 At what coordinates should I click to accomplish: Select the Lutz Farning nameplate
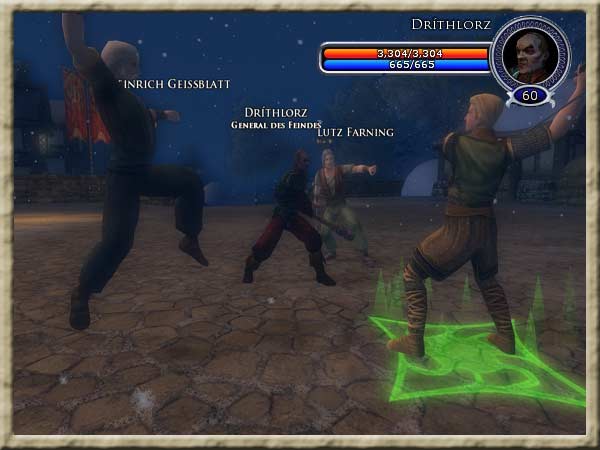(x=355, y=132)
